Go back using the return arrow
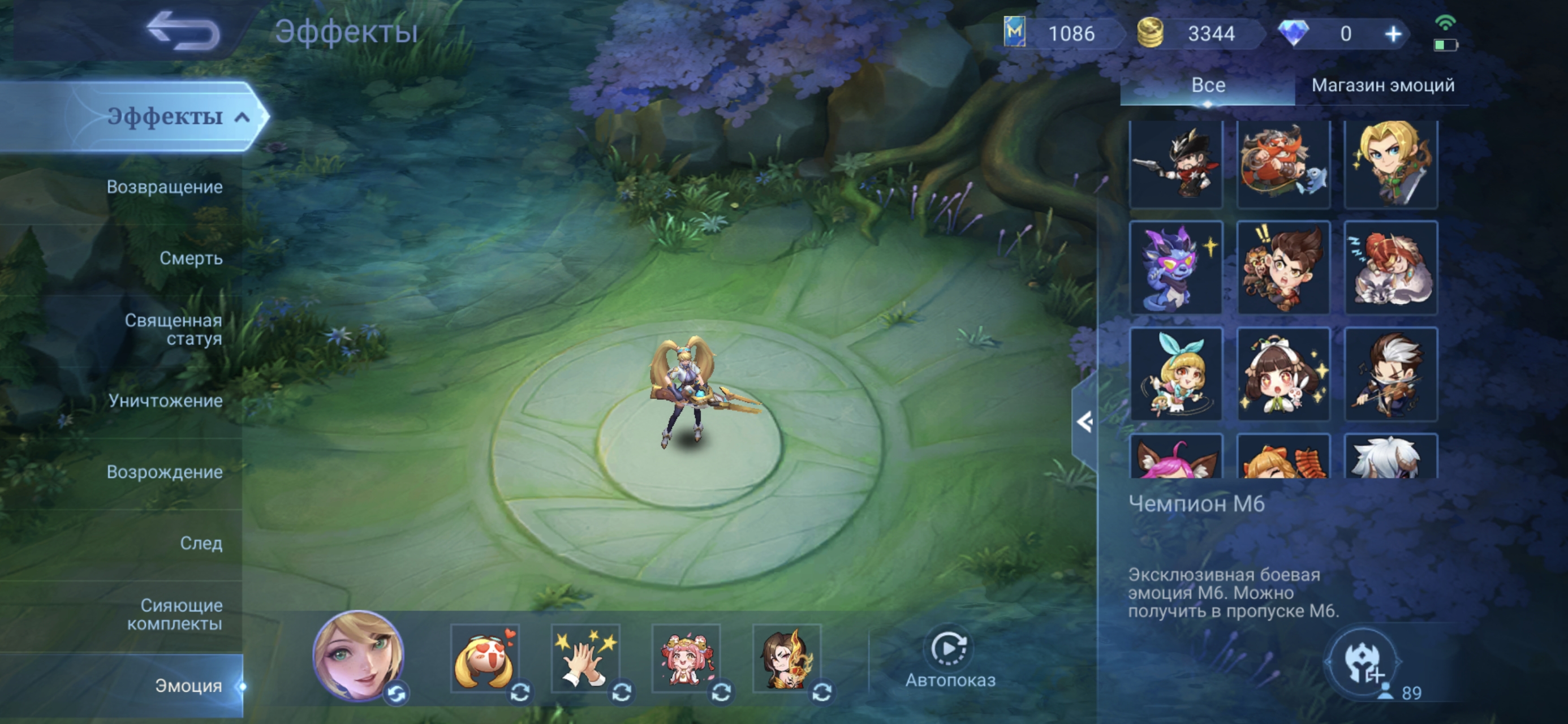Image resolution: width=1568 pixels, height=724 pixels. pyautogui.click(x=184, y=32)
